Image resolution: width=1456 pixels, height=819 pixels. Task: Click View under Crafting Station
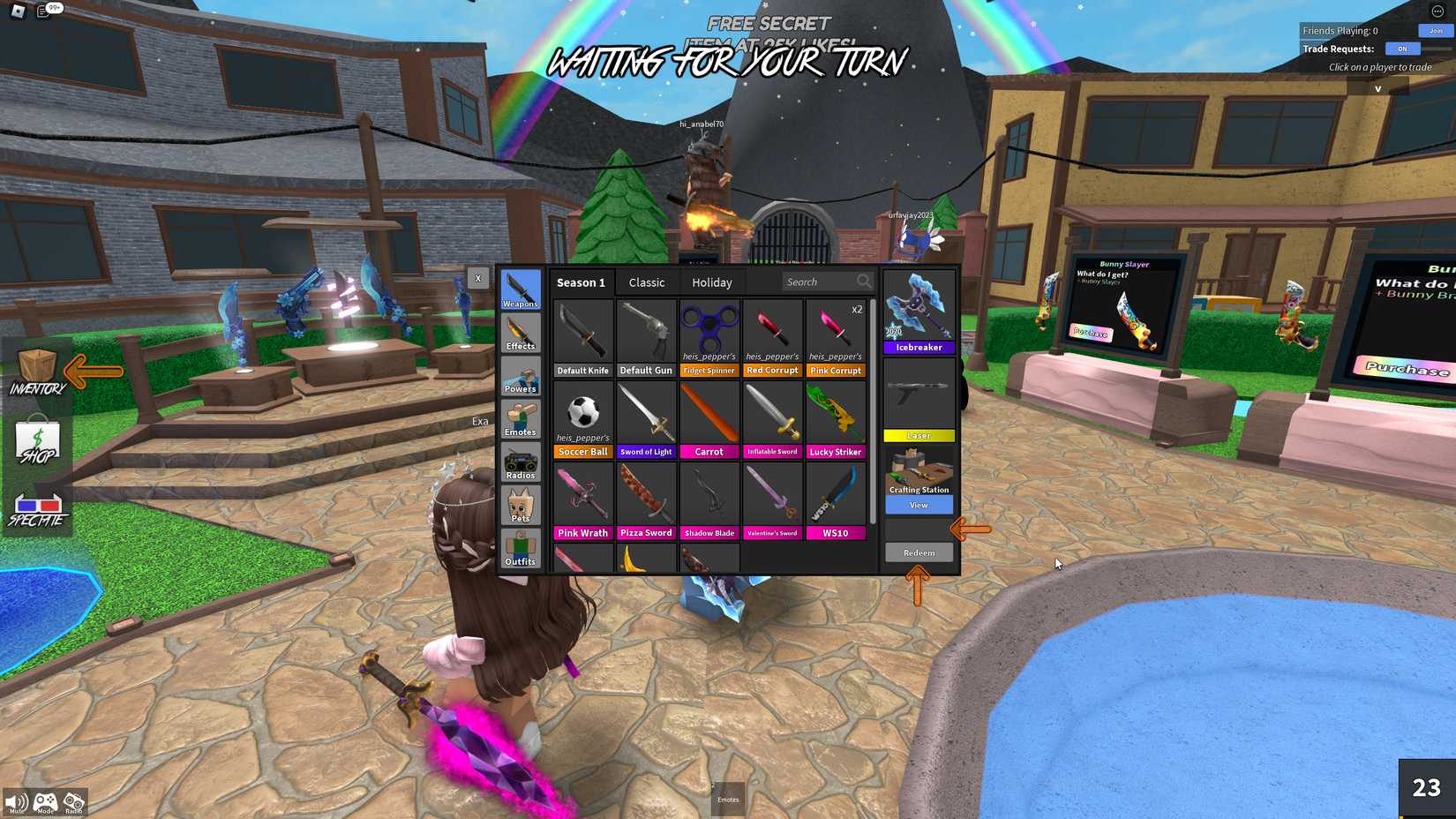click(x=919, y=504)
